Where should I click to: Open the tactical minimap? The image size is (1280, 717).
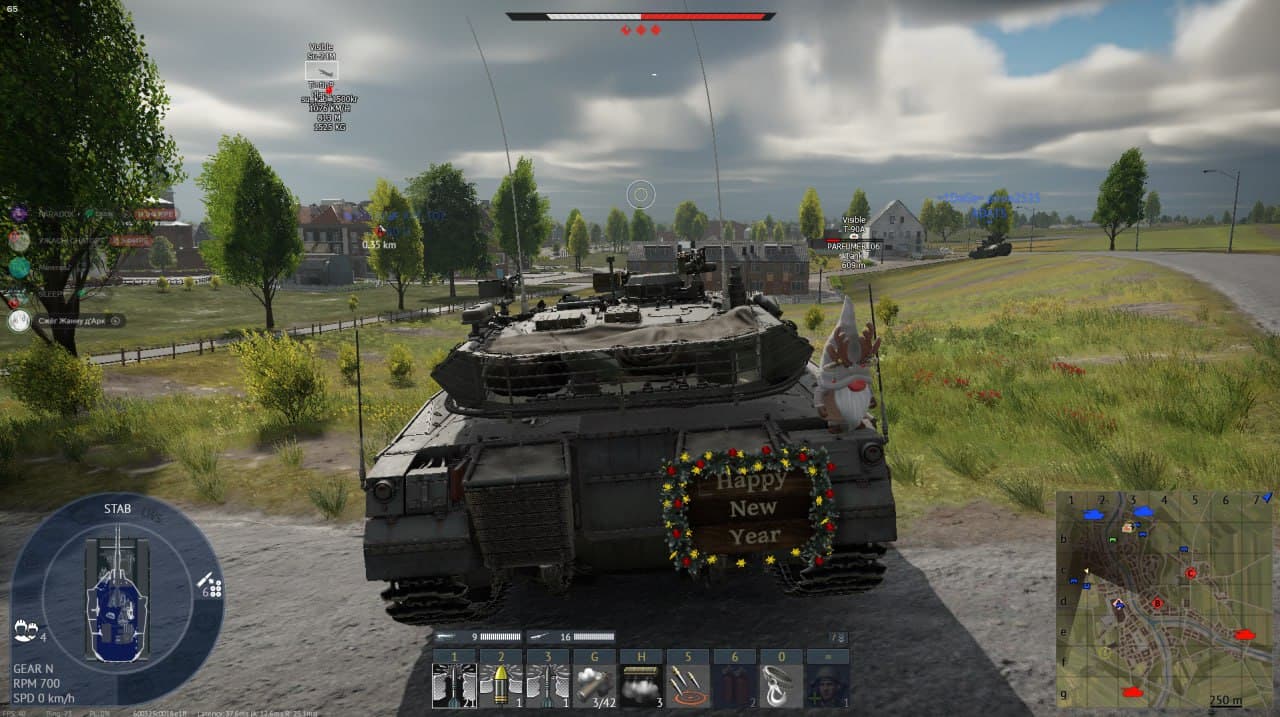pos(1166,598)
